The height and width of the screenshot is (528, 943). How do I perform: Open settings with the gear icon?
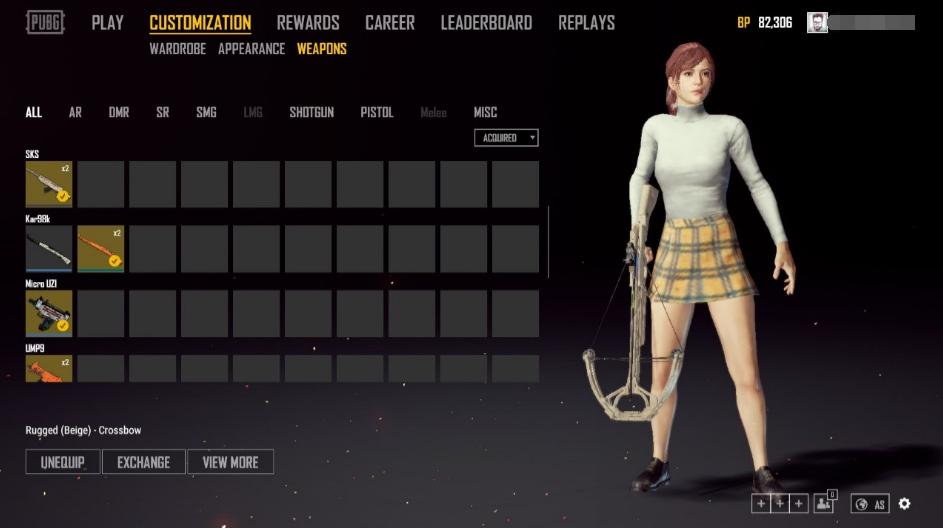pos(904,504)
